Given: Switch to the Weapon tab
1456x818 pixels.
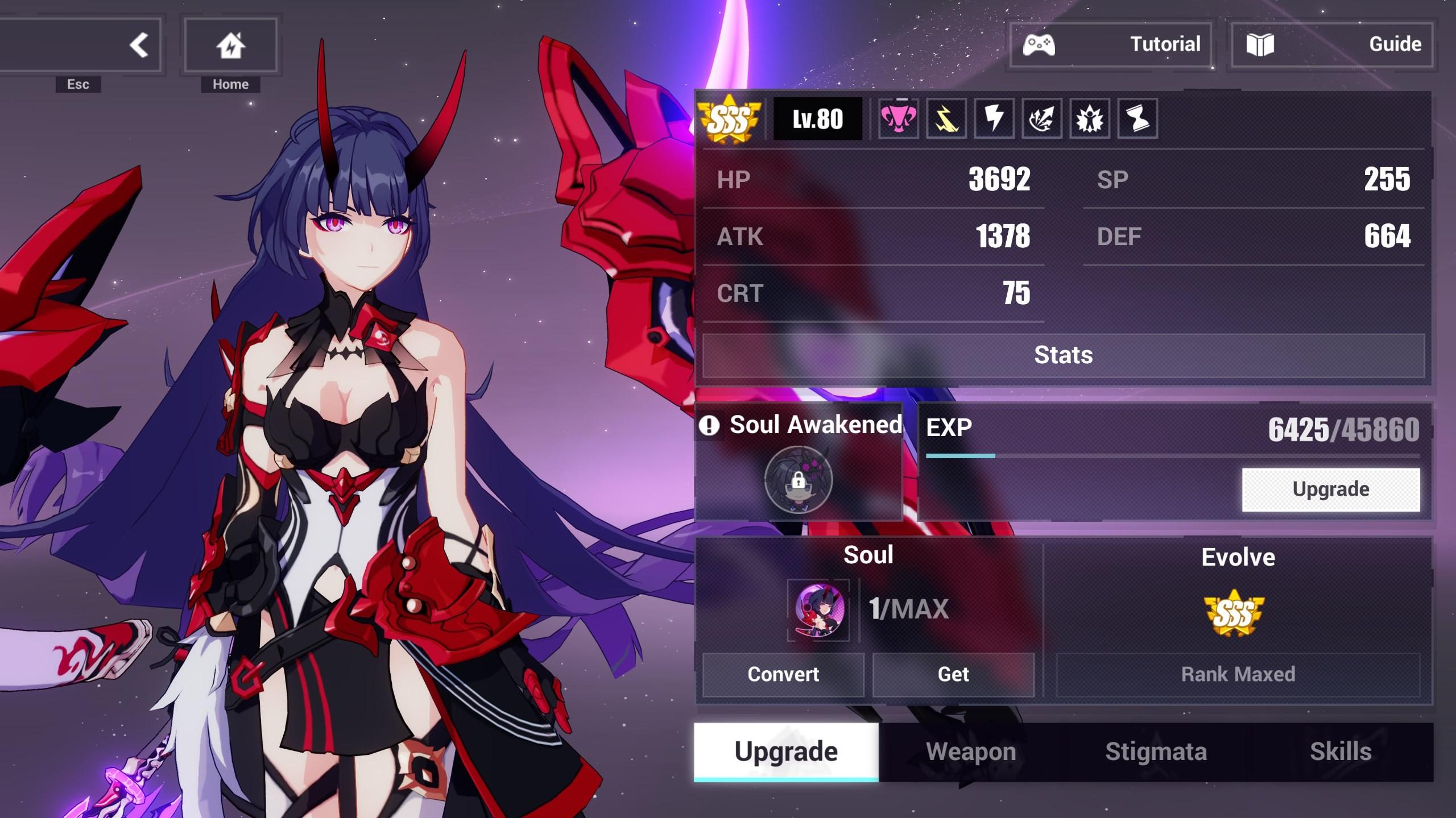Looking at the screenshot, I should click(x=971, y=751).
